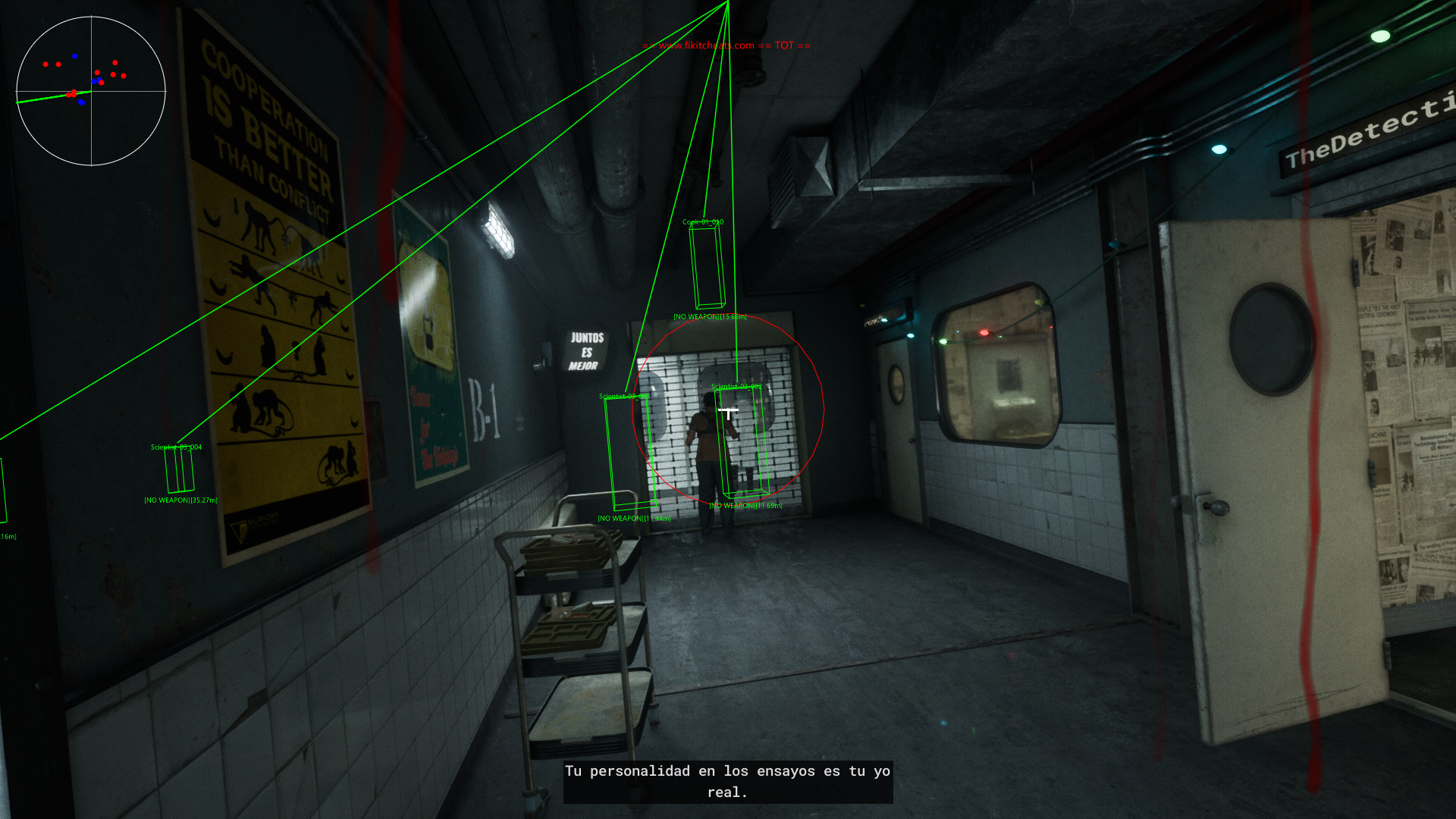
Task: Click the white crosshair at screen center
Action: click(728, 411)
